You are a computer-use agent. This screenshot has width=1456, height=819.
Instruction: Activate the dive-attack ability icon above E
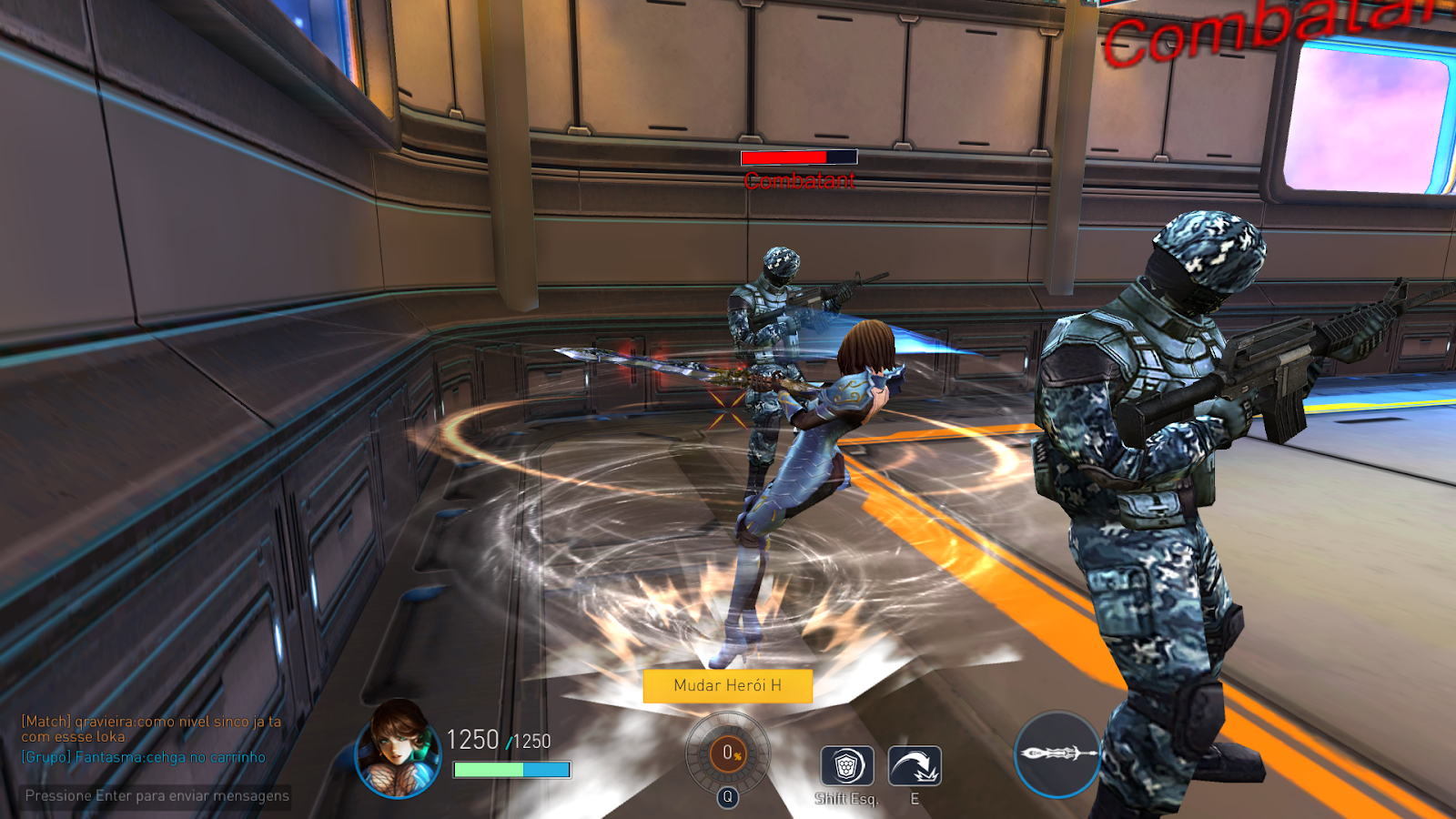click(916, 763)
